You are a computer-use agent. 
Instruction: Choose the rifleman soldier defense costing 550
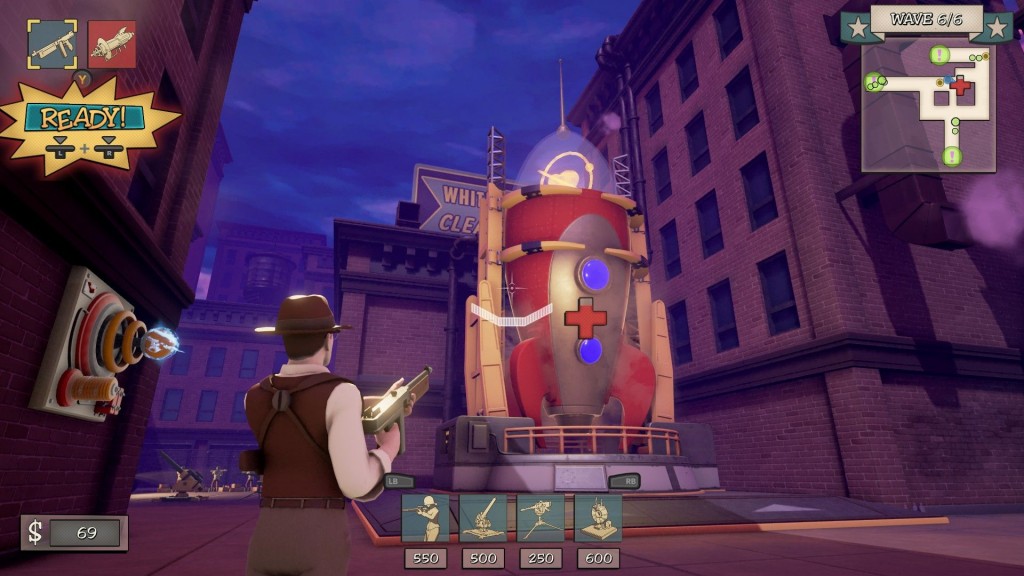click(x=425, y=518)
